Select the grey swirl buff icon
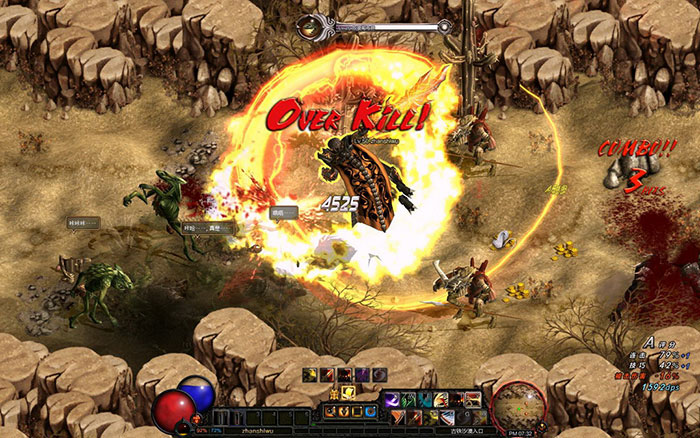The width and height of the screenshot is (700, 438). [379, 374]
